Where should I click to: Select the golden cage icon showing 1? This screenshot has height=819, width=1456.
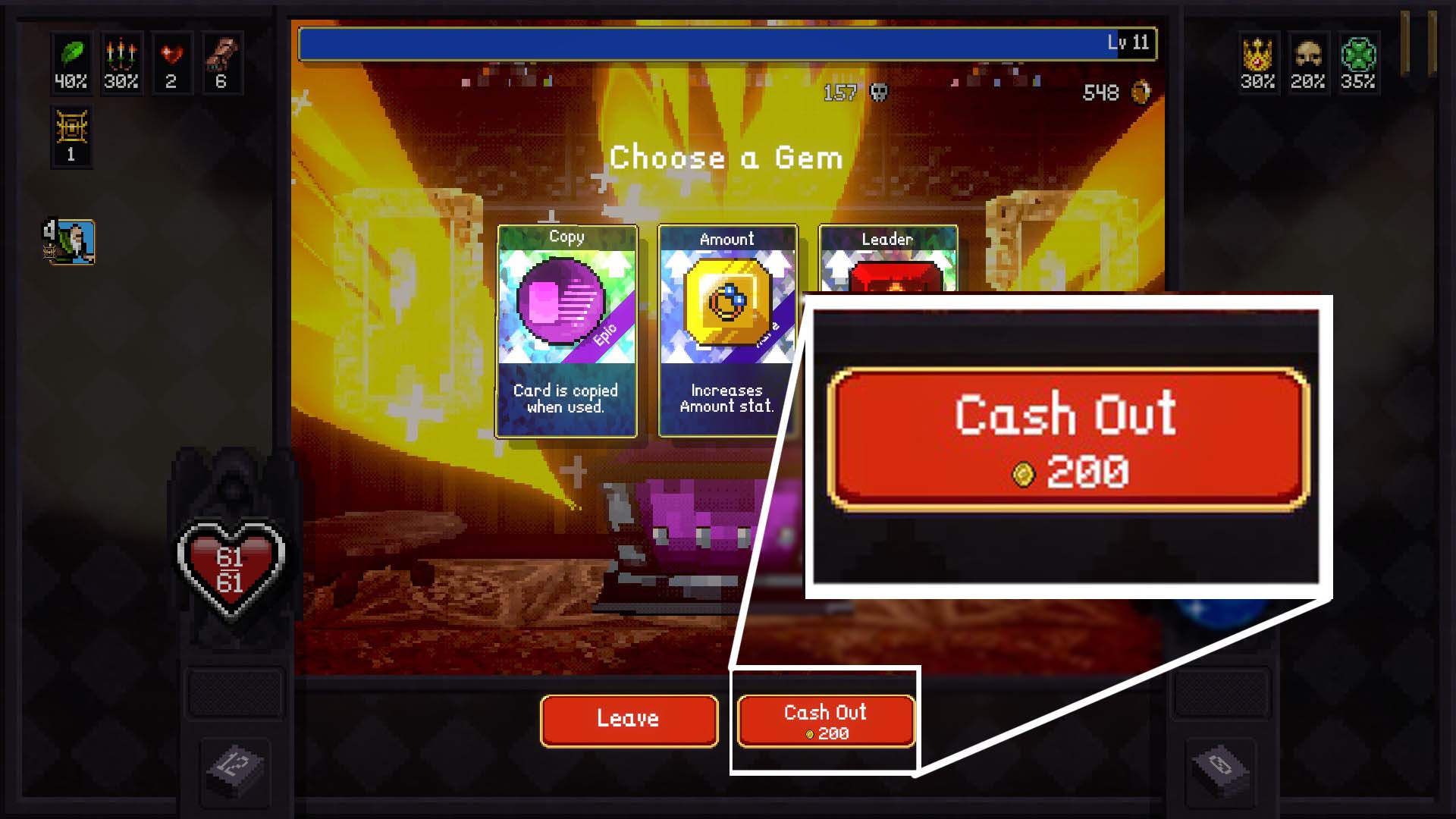(72, 134)
